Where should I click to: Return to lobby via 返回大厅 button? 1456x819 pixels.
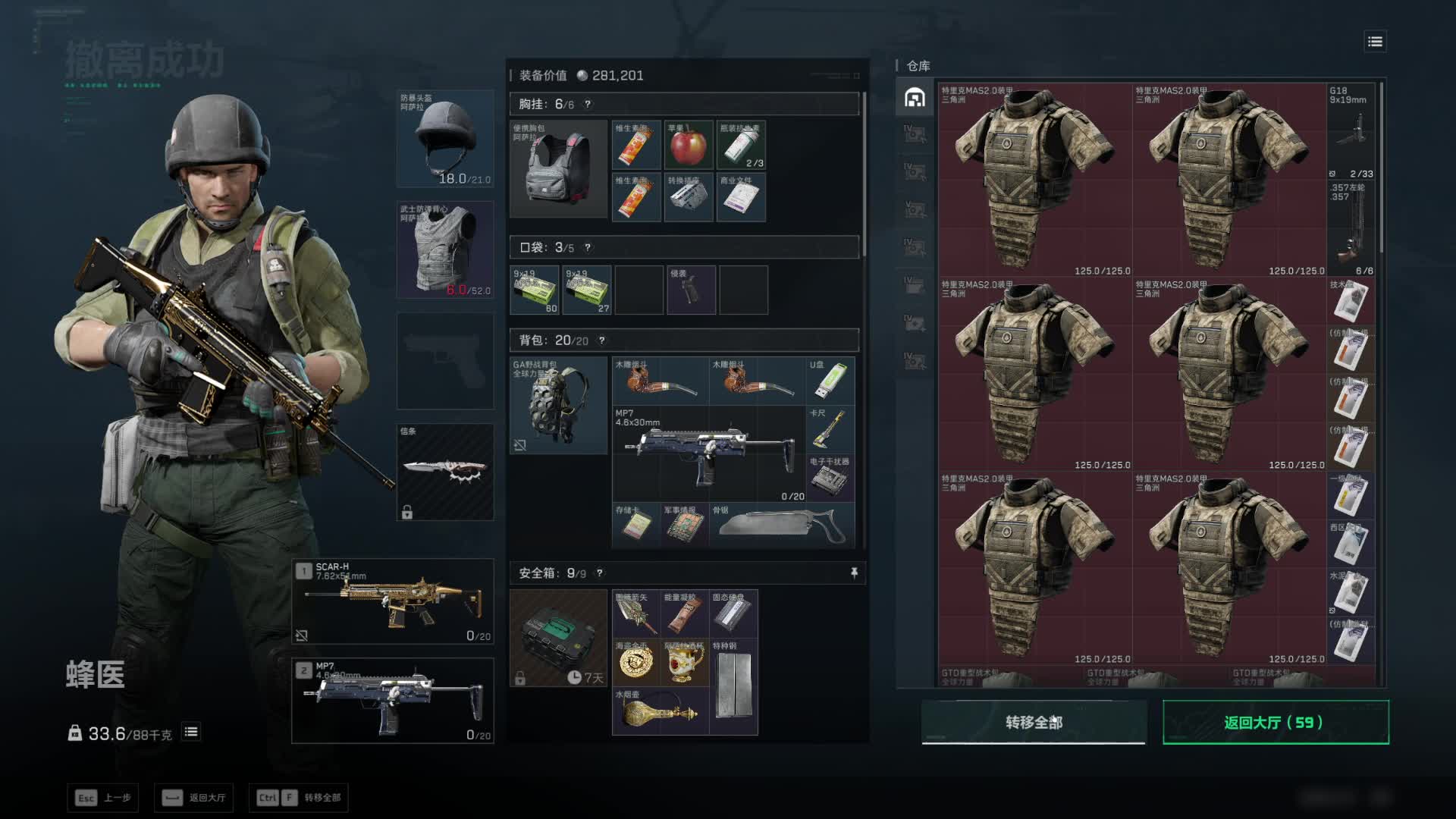1276,723
